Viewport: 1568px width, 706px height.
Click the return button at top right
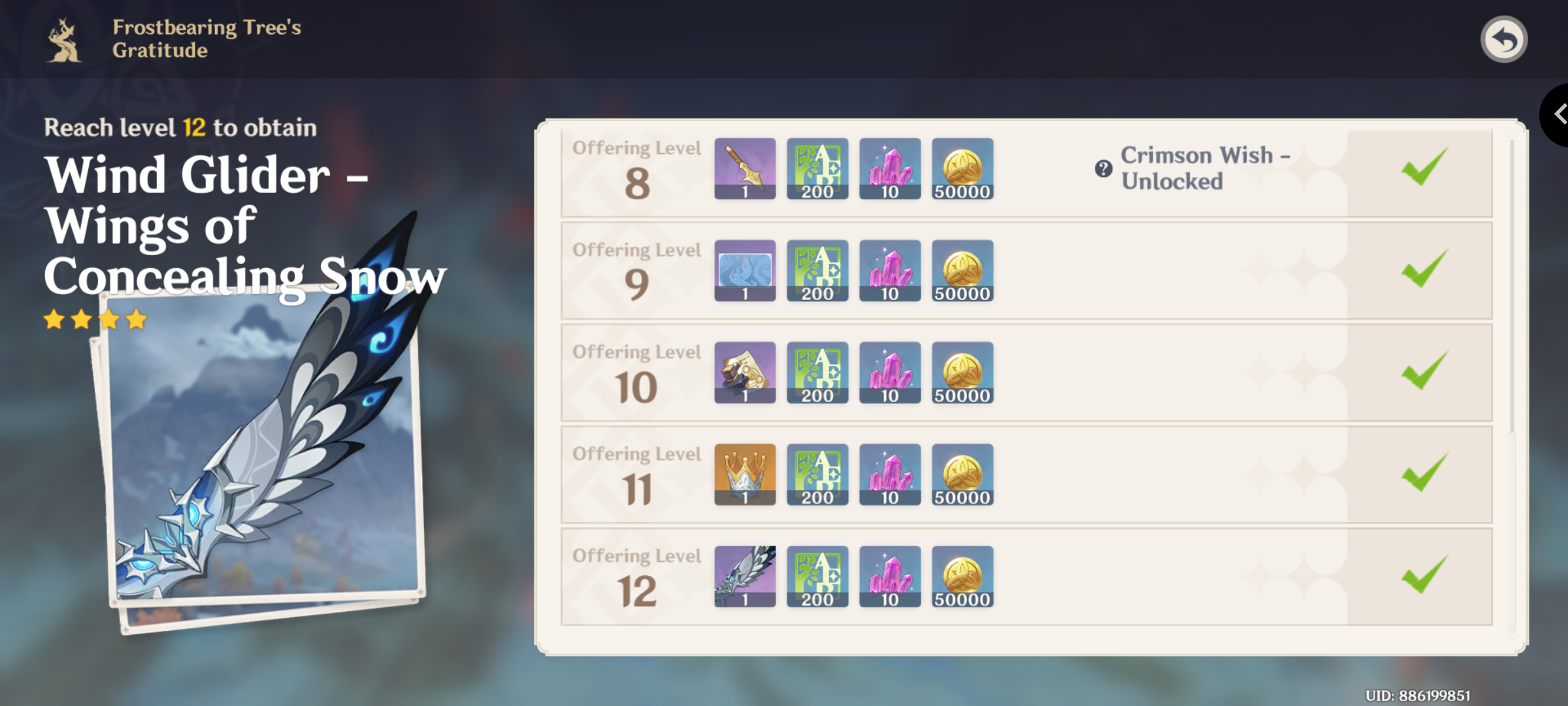click(x=1505, y=40)
